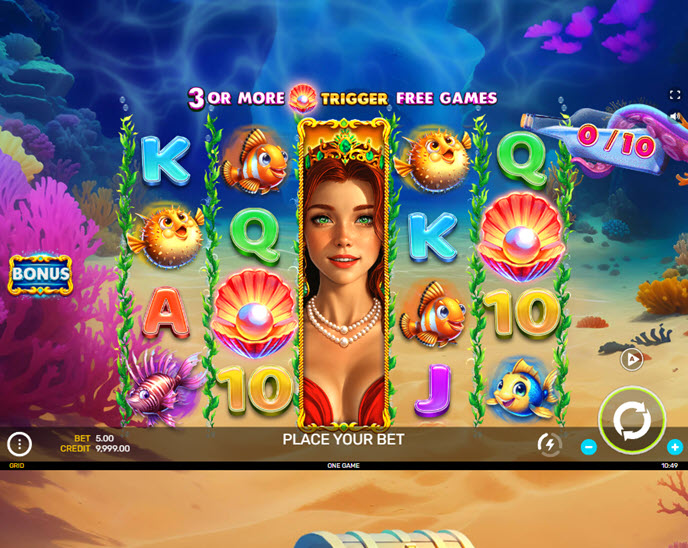
Task: Open the BONUS buy feature
Action: click(x=40, y=274)
